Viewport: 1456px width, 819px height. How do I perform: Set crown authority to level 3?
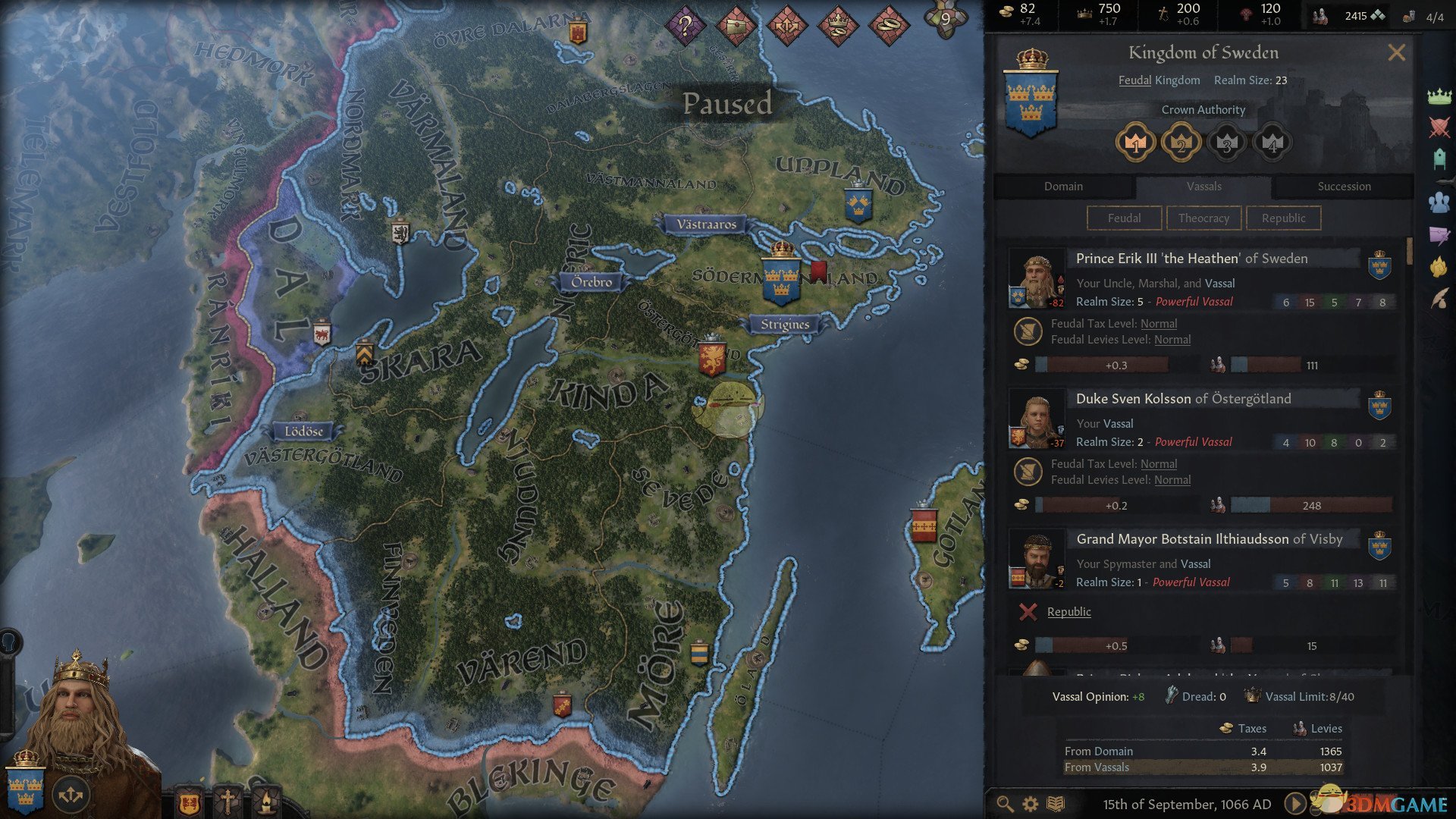point(1226,143)
